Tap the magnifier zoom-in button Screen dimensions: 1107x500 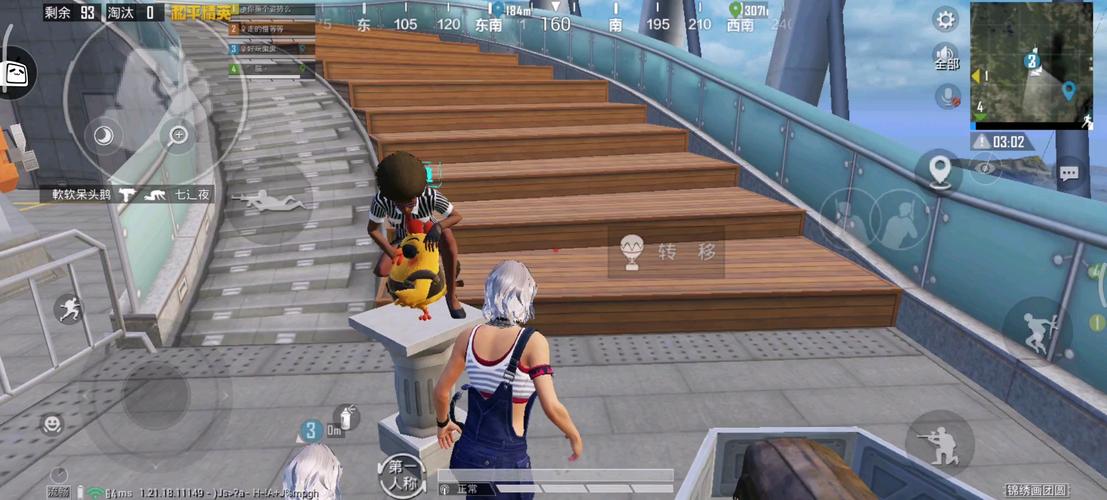tap(179, 135)
